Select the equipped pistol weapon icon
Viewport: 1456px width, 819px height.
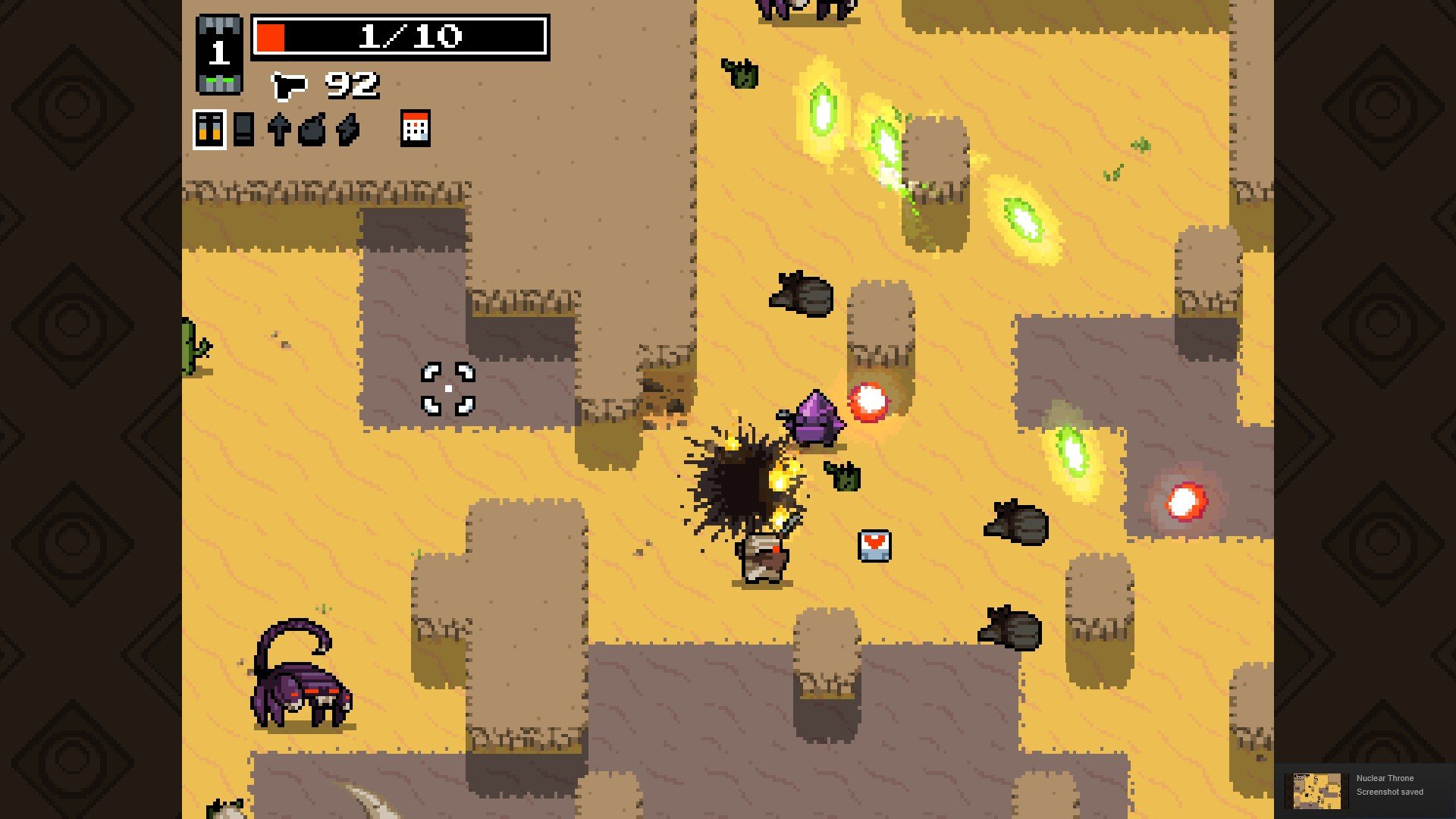coord(289,86)
